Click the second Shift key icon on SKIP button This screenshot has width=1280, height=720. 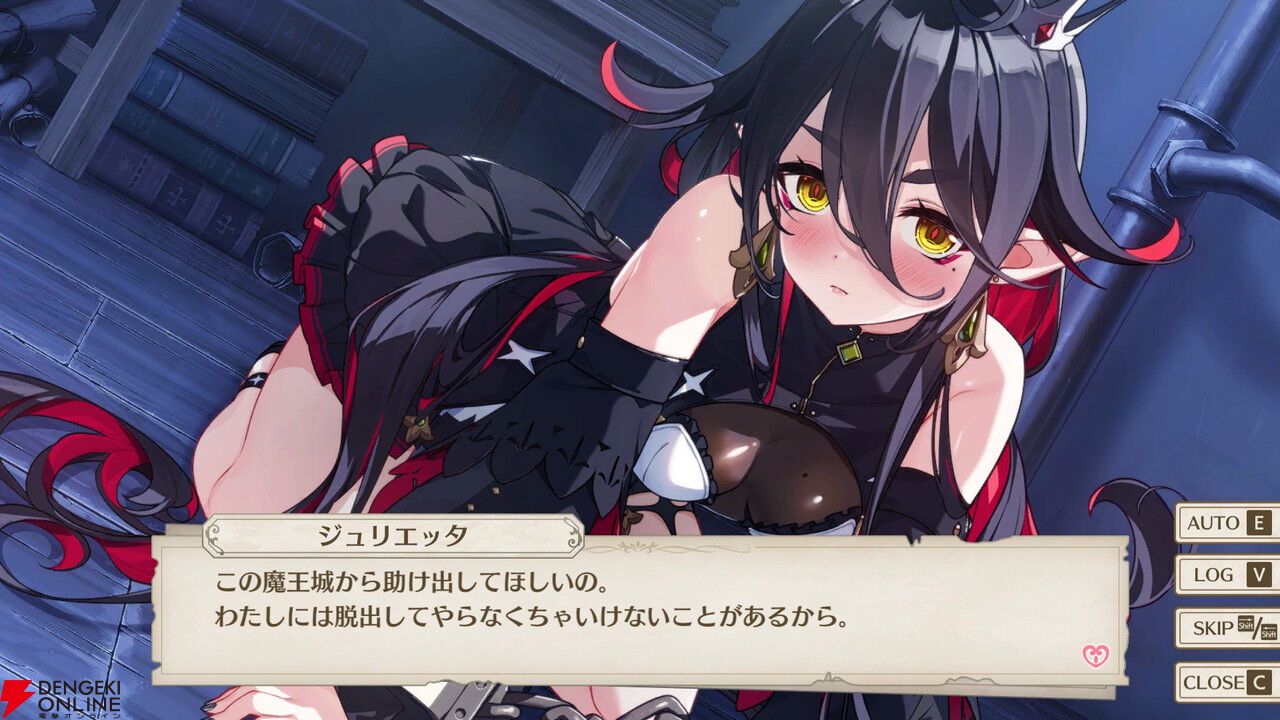(1269, 634)
